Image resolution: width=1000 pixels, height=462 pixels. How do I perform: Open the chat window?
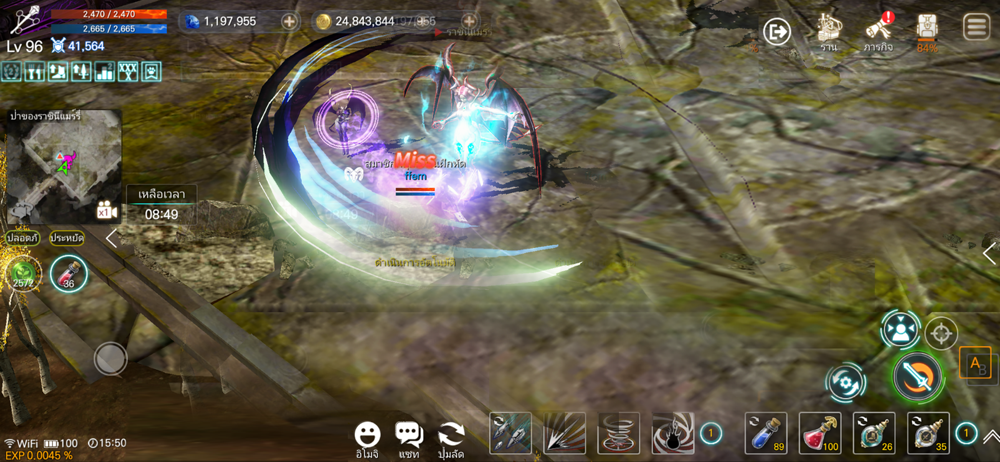click(408, 434)
